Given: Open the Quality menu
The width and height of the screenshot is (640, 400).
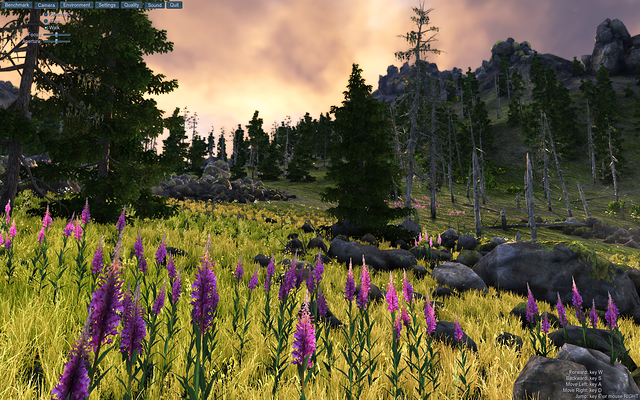Looking at the screenshot, I should 131,5.
